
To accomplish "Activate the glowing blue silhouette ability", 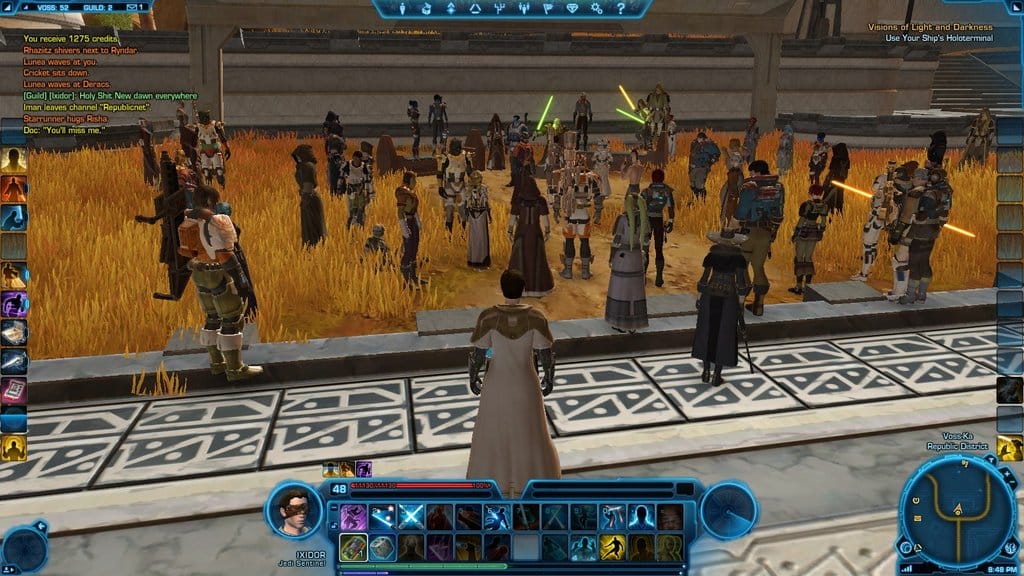I will 641,517.
